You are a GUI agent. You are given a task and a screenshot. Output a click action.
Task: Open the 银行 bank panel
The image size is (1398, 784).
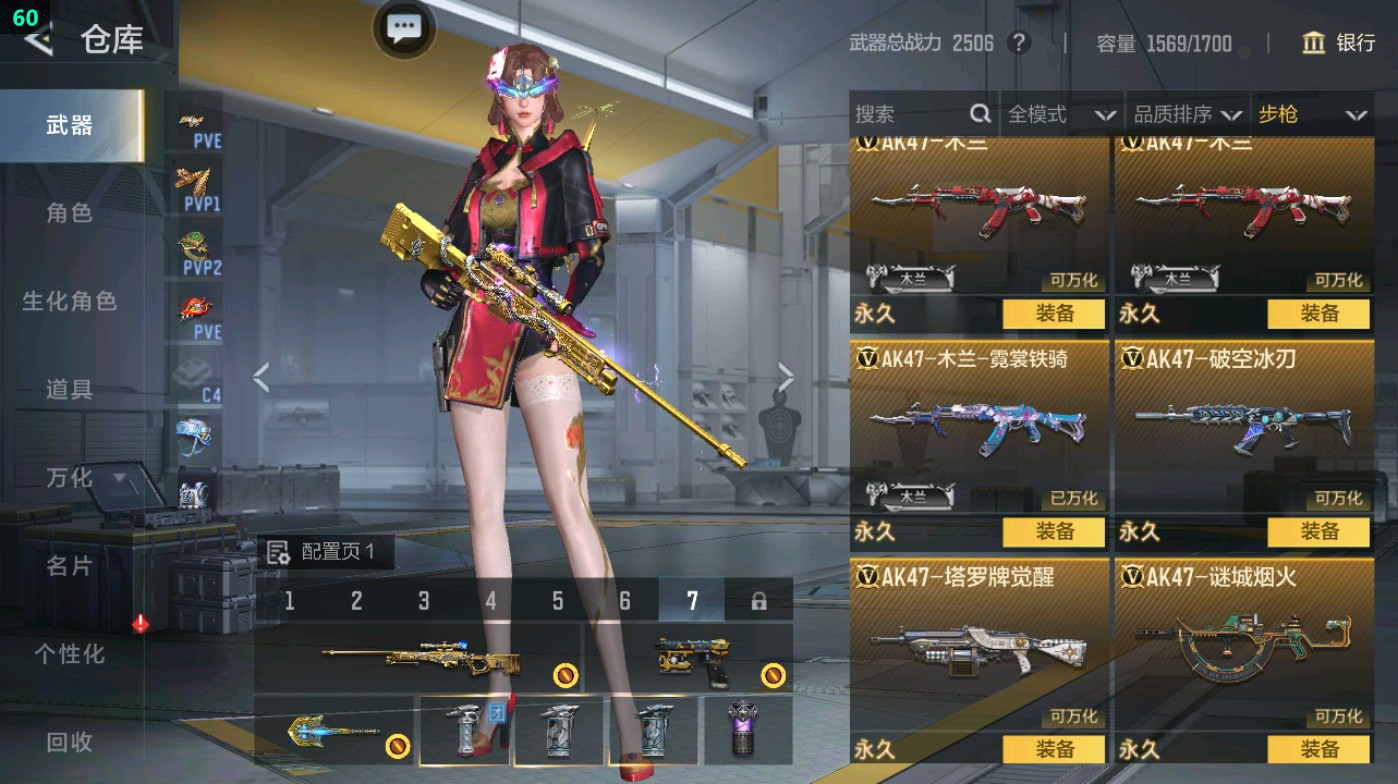pyautogui.click(x=1340, y=44)
